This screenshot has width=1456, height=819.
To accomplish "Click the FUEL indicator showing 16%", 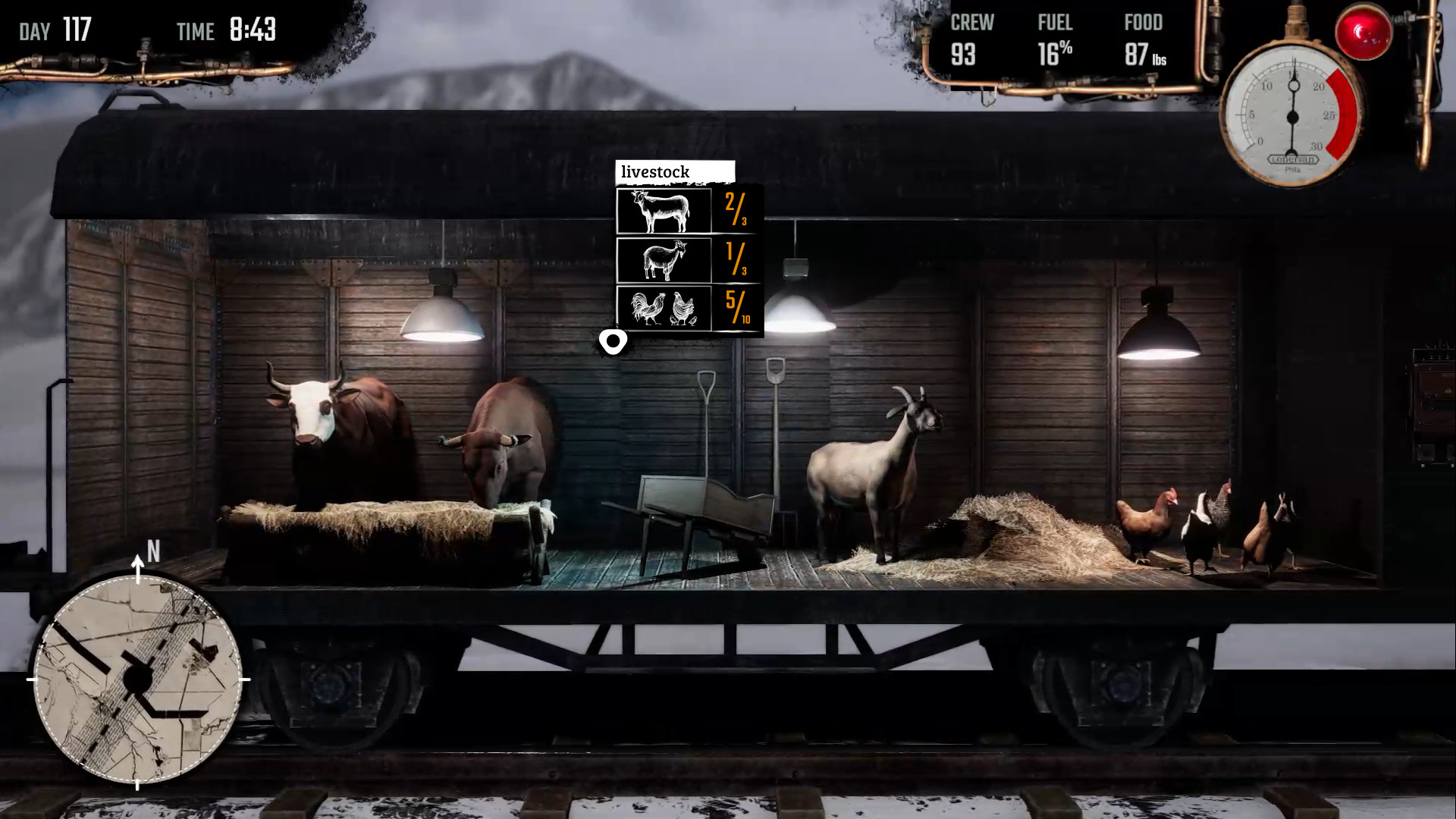I will click(1054, 36).
